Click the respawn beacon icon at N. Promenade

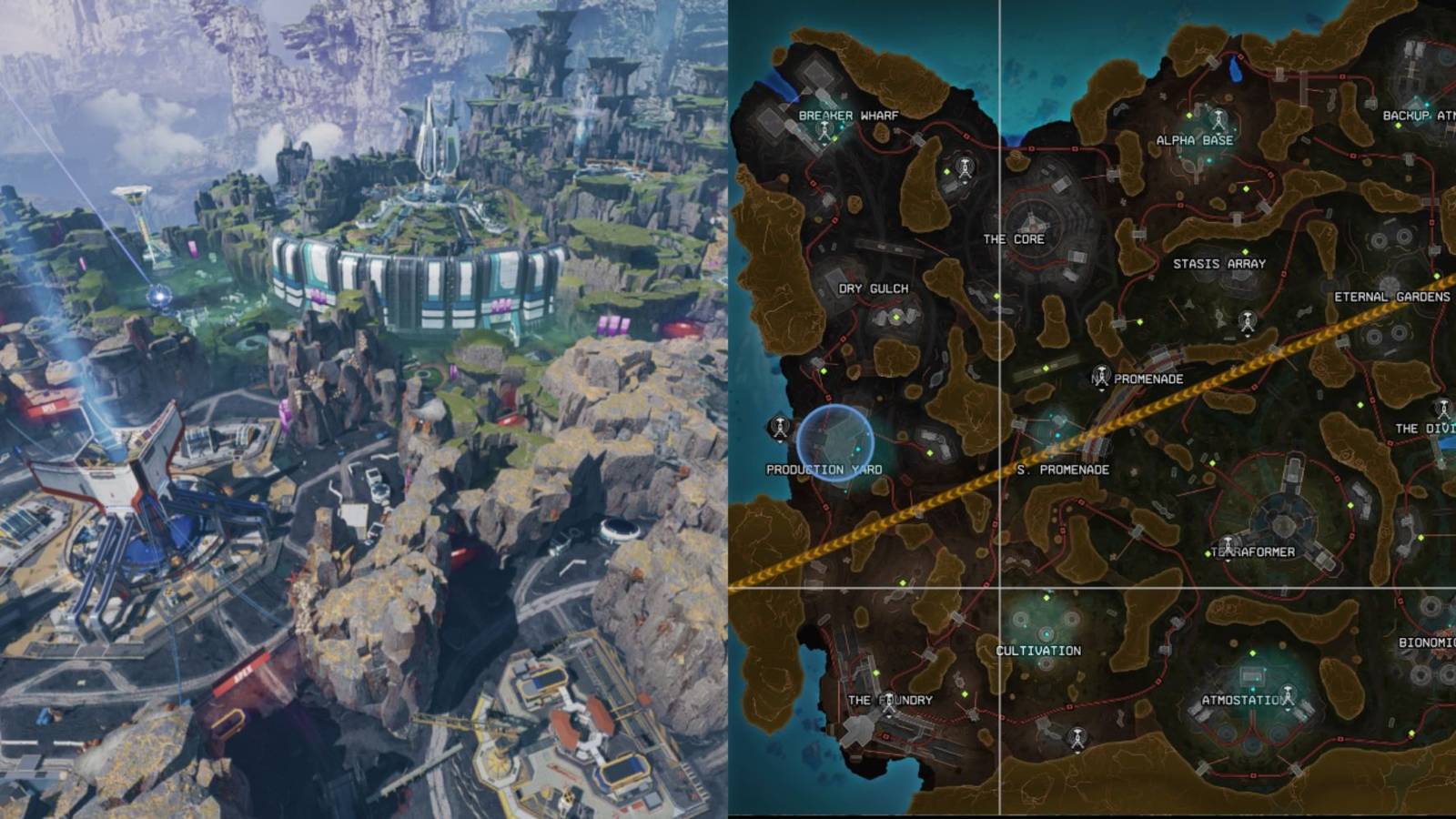click(1103, 376)
